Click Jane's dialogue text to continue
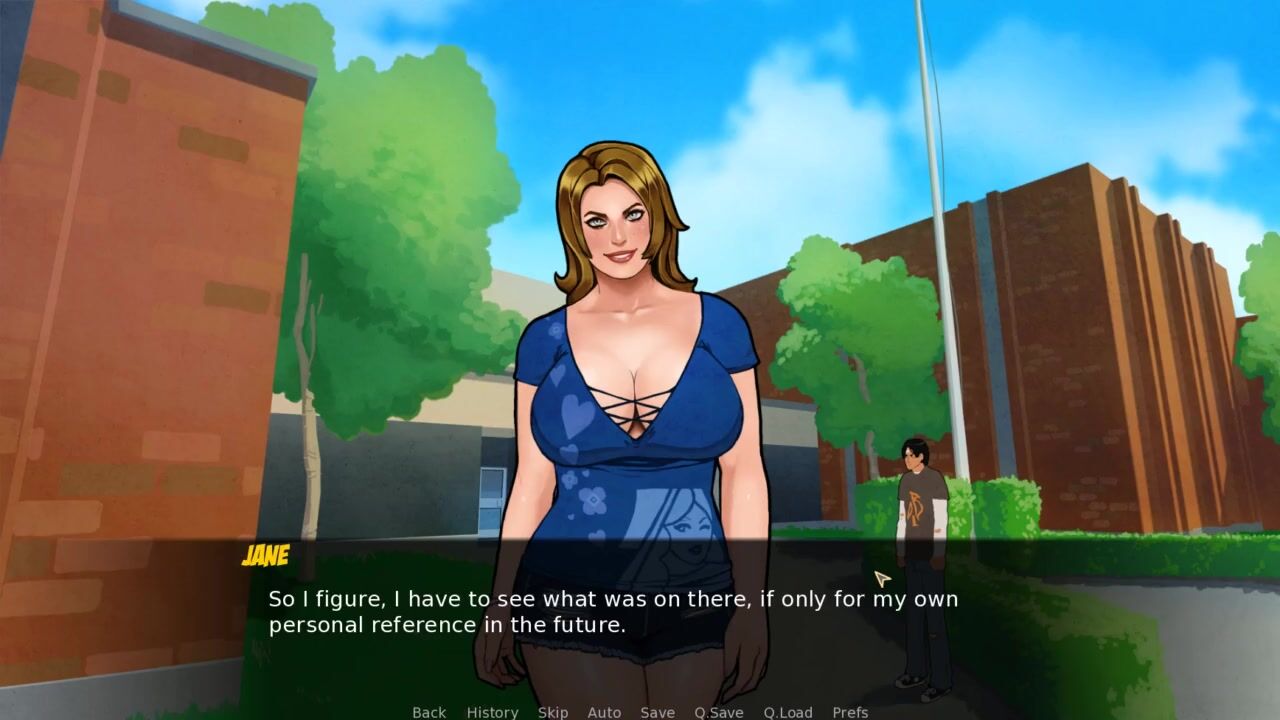 [612, 612]
